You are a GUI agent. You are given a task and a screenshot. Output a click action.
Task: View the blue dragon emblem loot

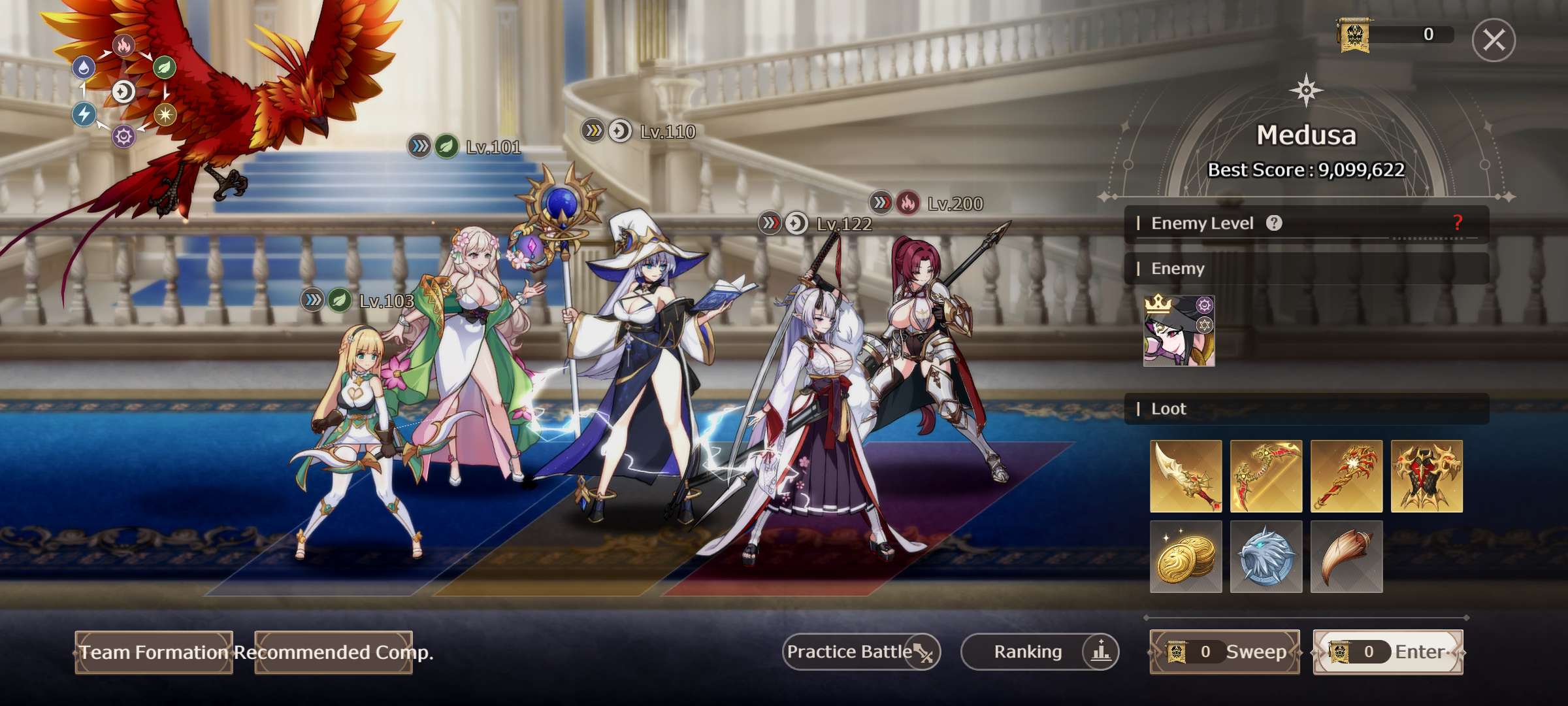[1266, 556]
